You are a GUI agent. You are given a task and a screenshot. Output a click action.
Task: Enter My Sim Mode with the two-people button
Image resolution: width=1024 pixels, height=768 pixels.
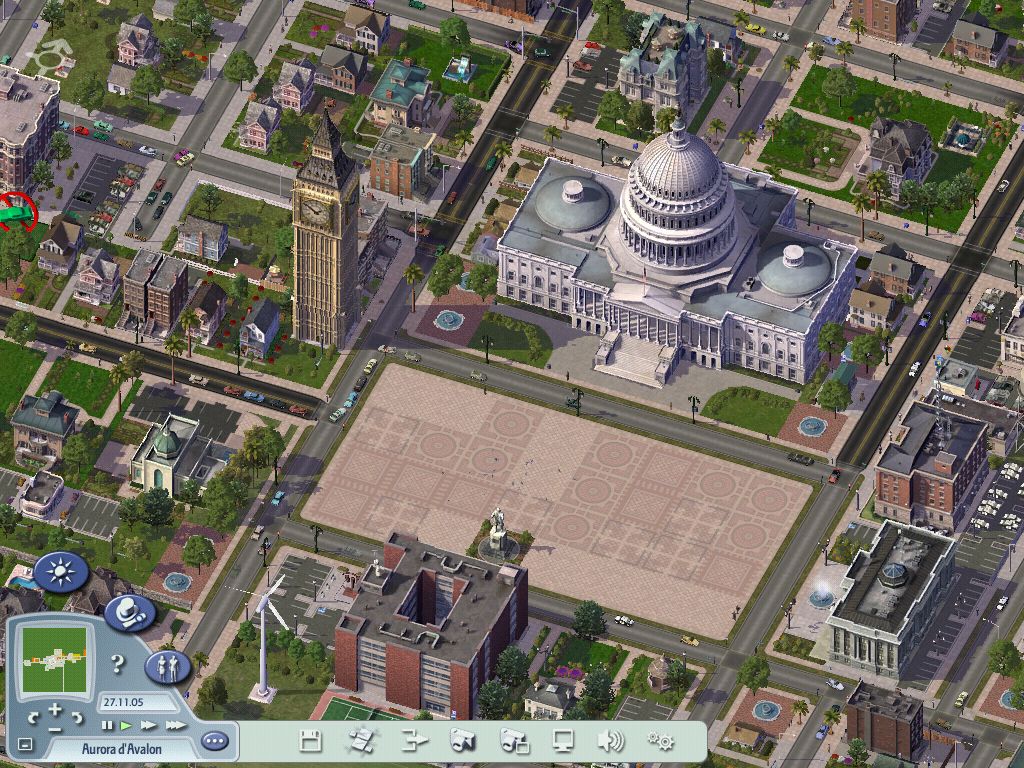click(x=168, y=665)
